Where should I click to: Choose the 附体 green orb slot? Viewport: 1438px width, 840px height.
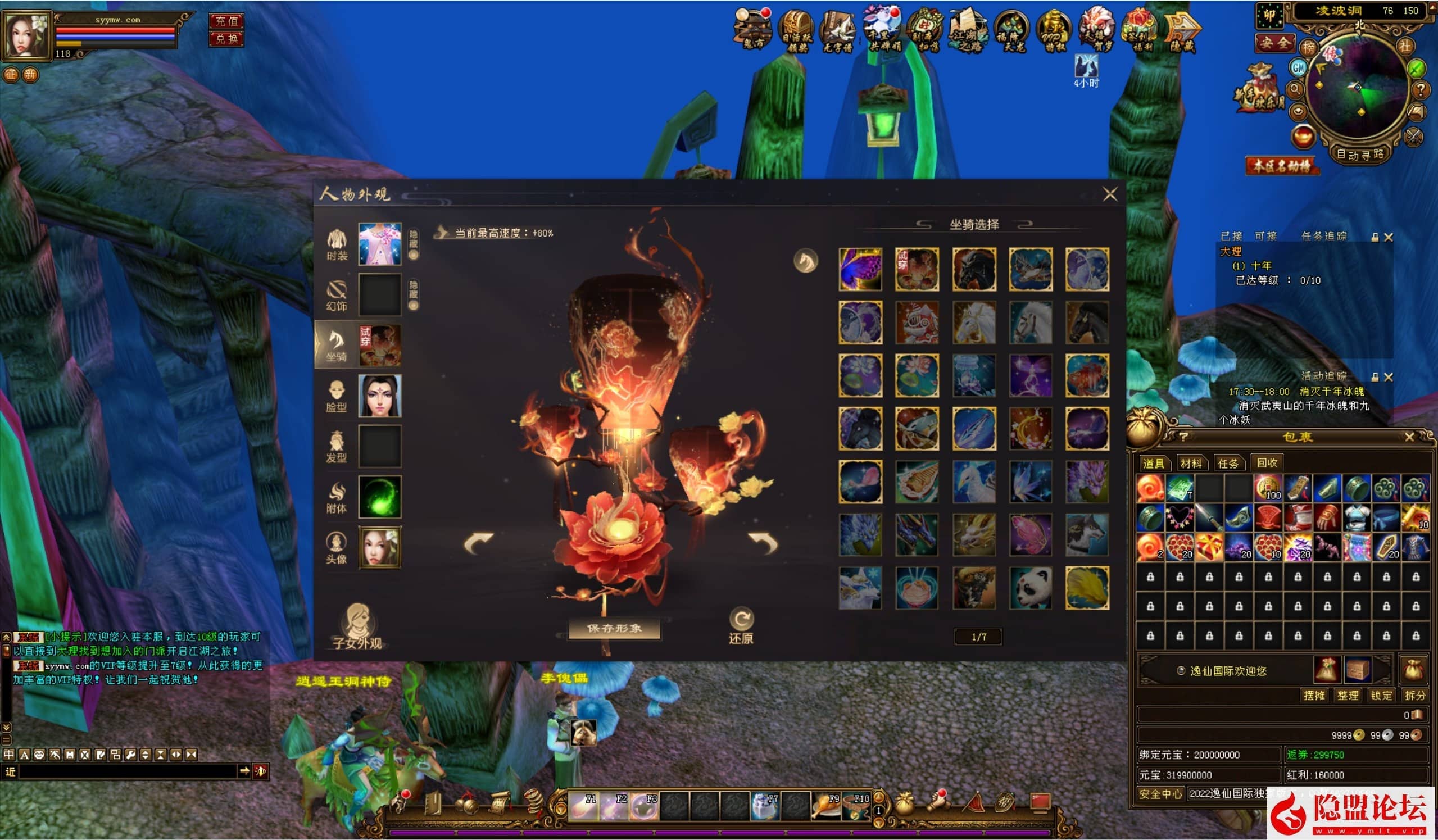click(x=379, y=497)
